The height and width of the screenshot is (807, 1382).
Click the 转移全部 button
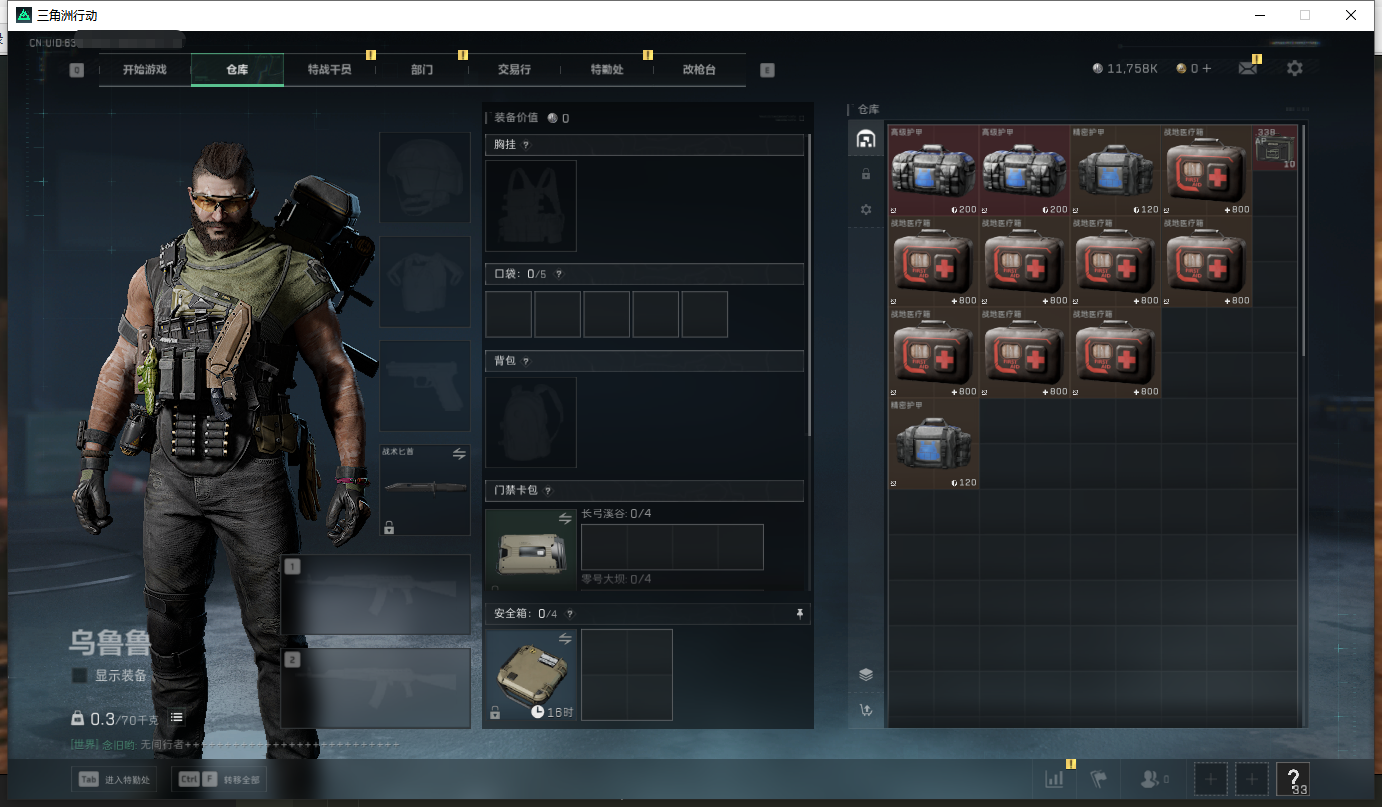click(x=220, y=779)
